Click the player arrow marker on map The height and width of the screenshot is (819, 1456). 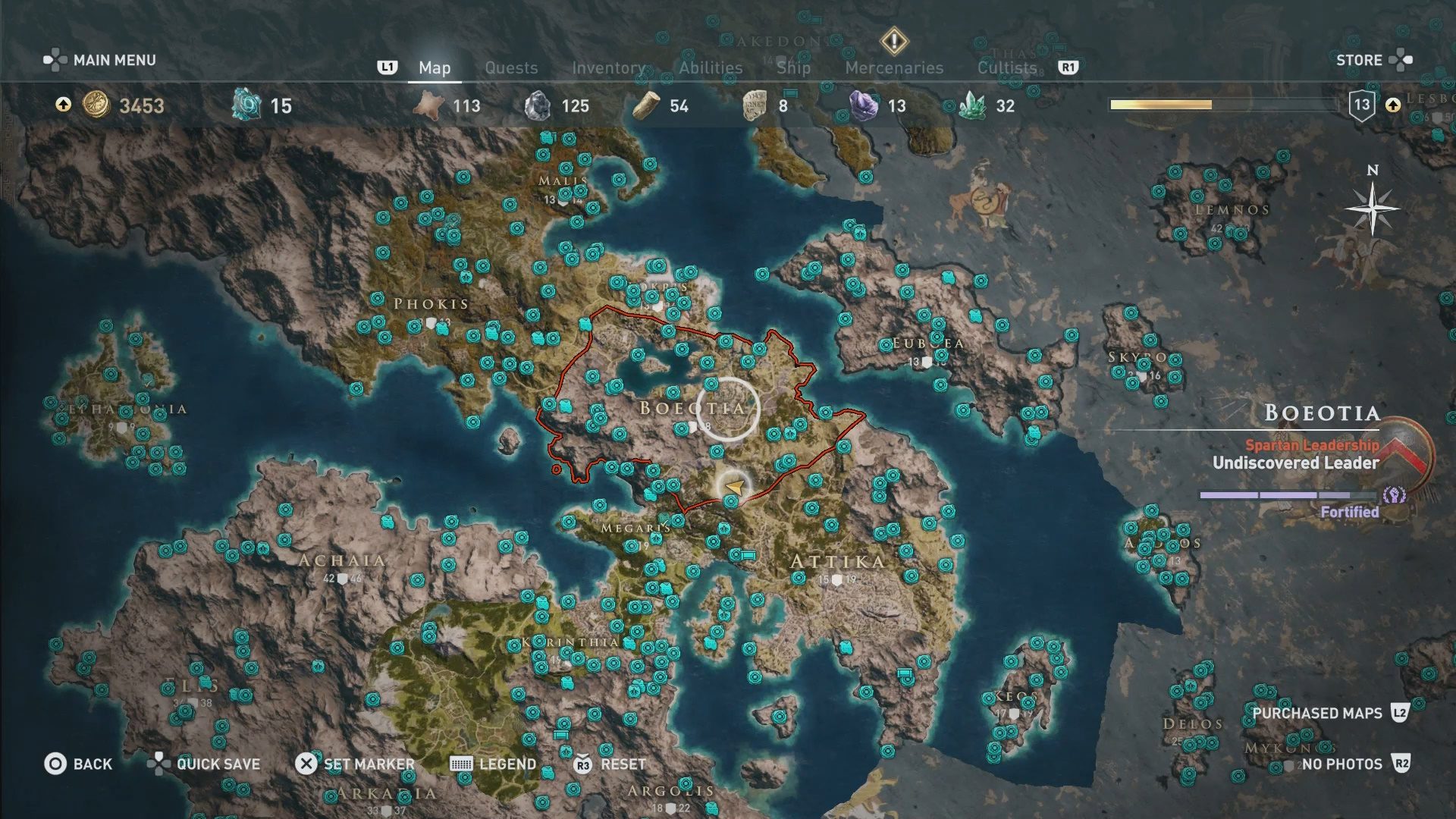tap(734, 486)
